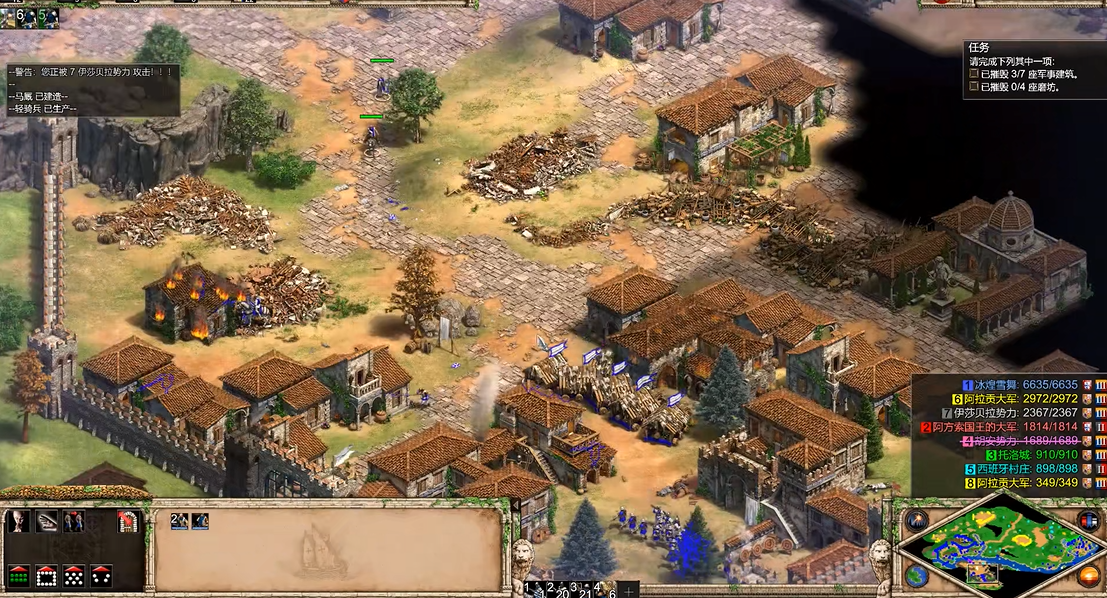Add a new control group with plus button
The width and height of the screenshot is (1107, 598).
coord(628,590)
